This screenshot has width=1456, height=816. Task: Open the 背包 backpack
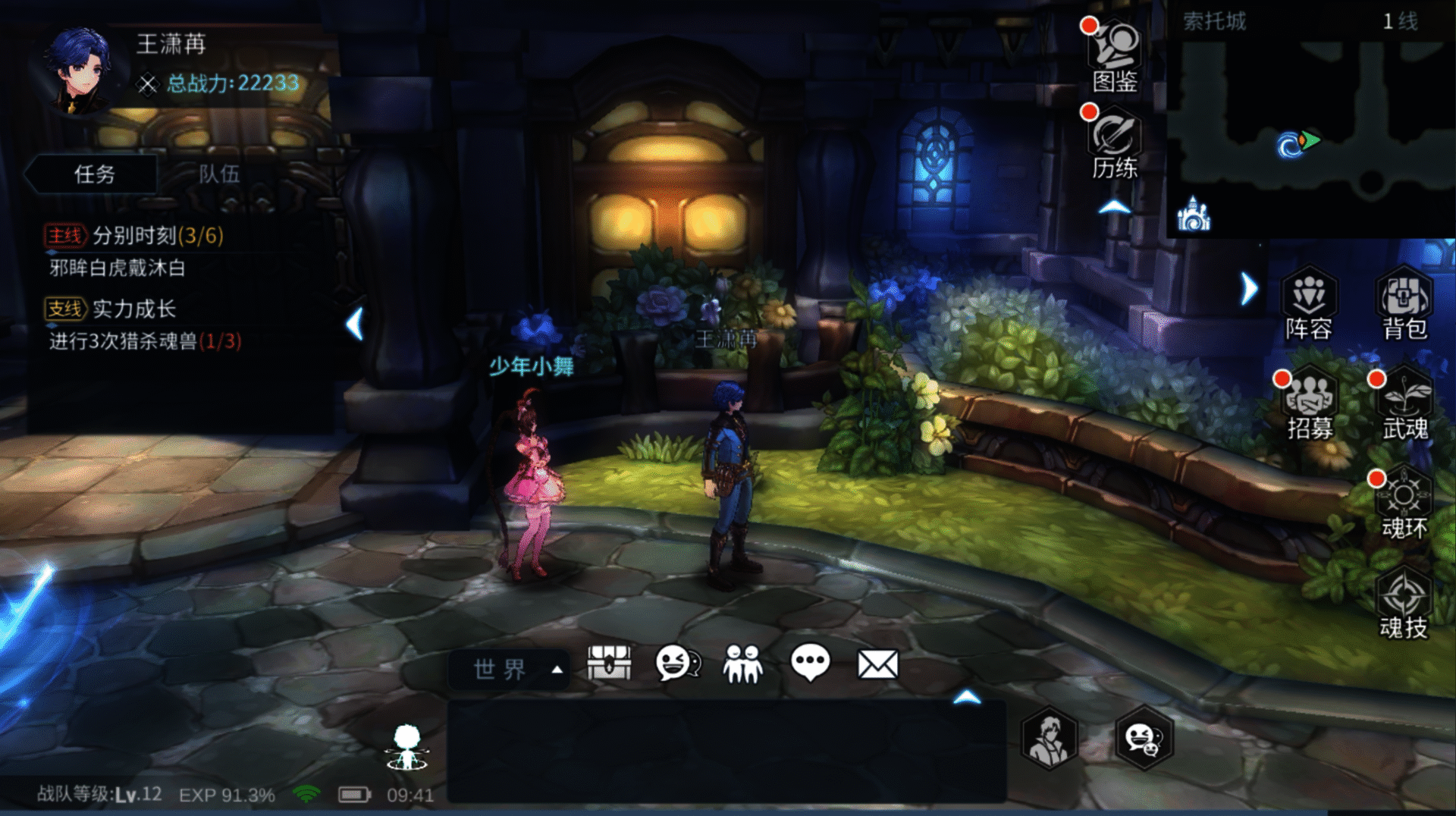click(x=1404, y=303)
